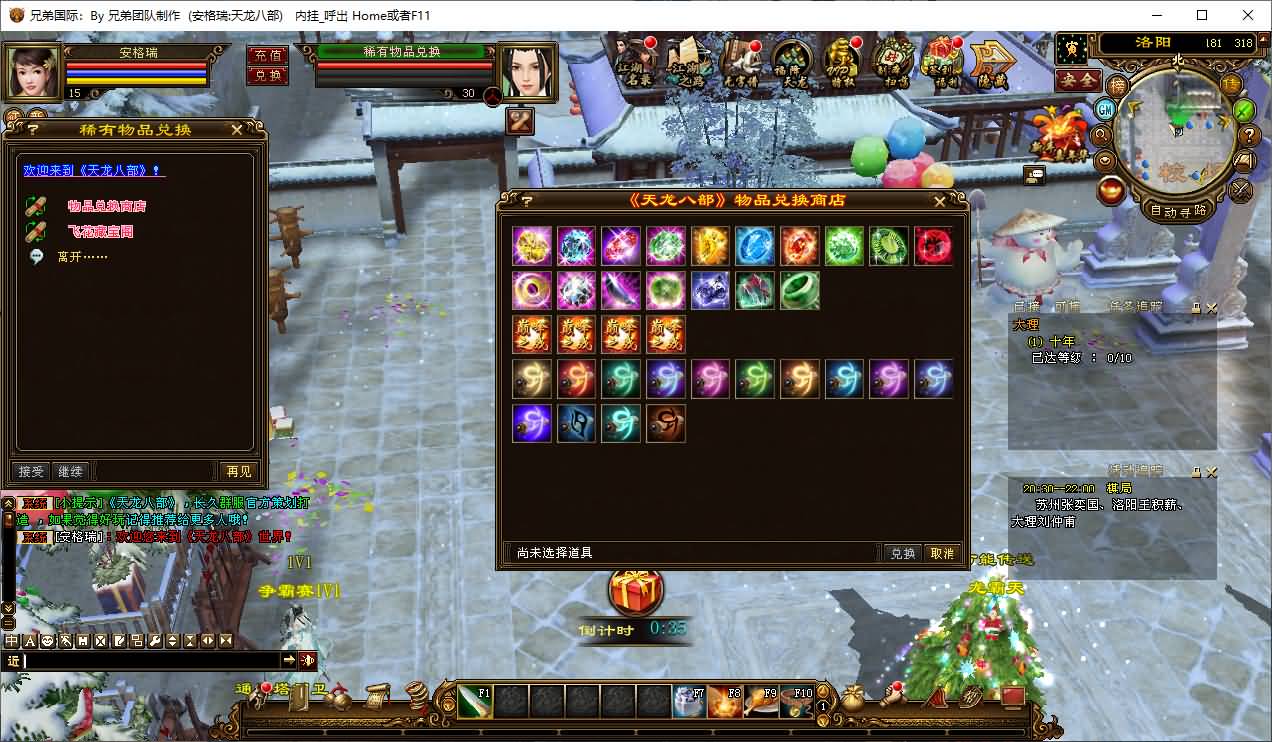
Task: Click the chat input field
Action: coord(150,660)
